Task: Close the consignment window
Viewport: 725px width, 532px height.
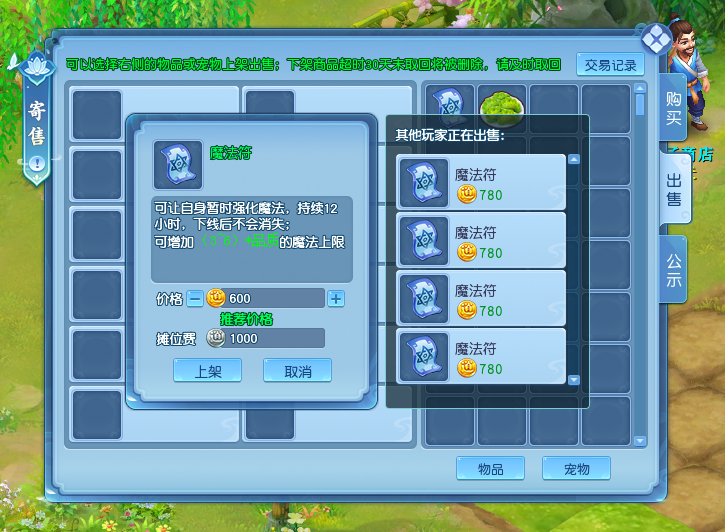Action: pos(656,39)
